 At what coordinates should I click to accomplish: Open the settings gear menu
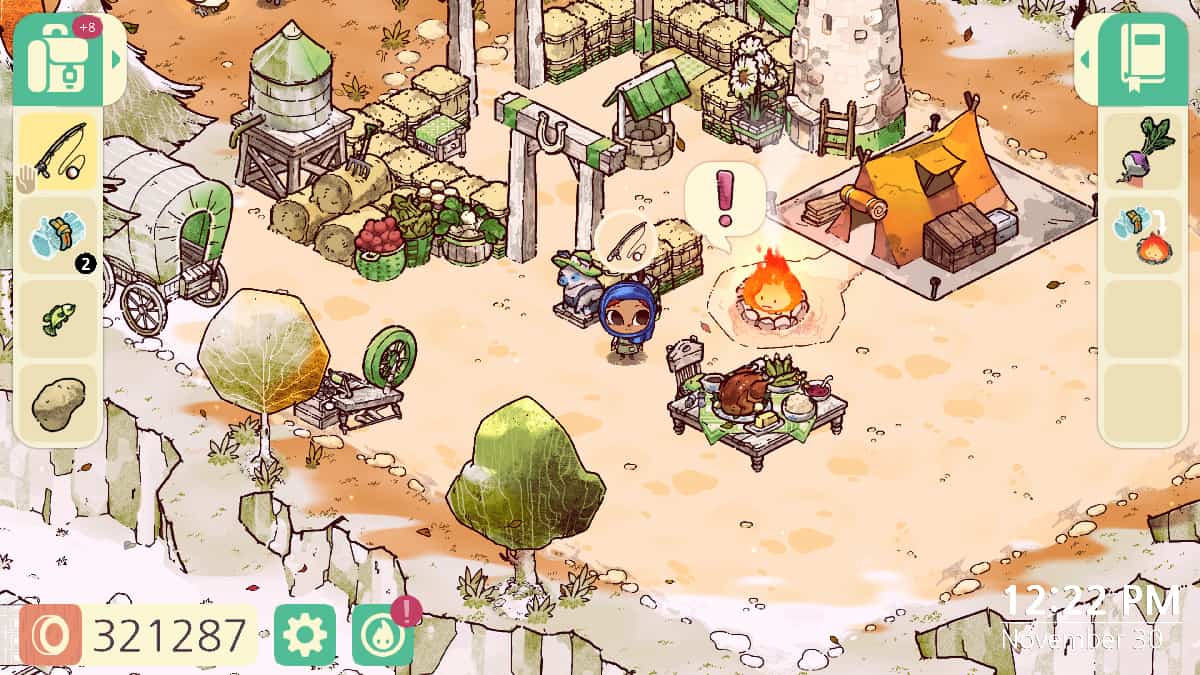click(x=305, y=635)
